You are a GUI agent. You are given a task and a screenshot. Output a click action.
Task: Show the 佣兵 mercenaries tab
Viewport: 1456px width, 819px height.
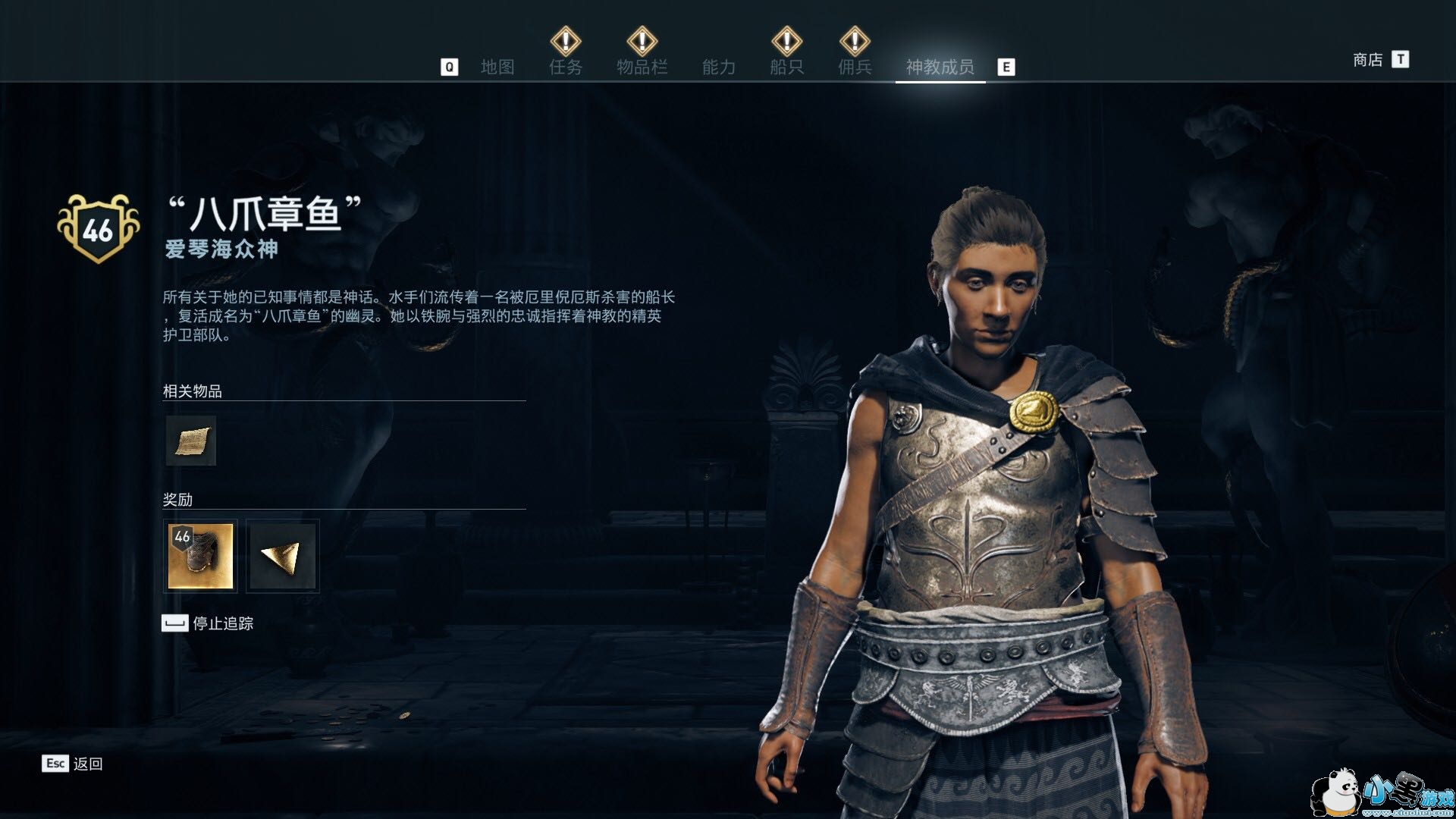pos(855,67)
